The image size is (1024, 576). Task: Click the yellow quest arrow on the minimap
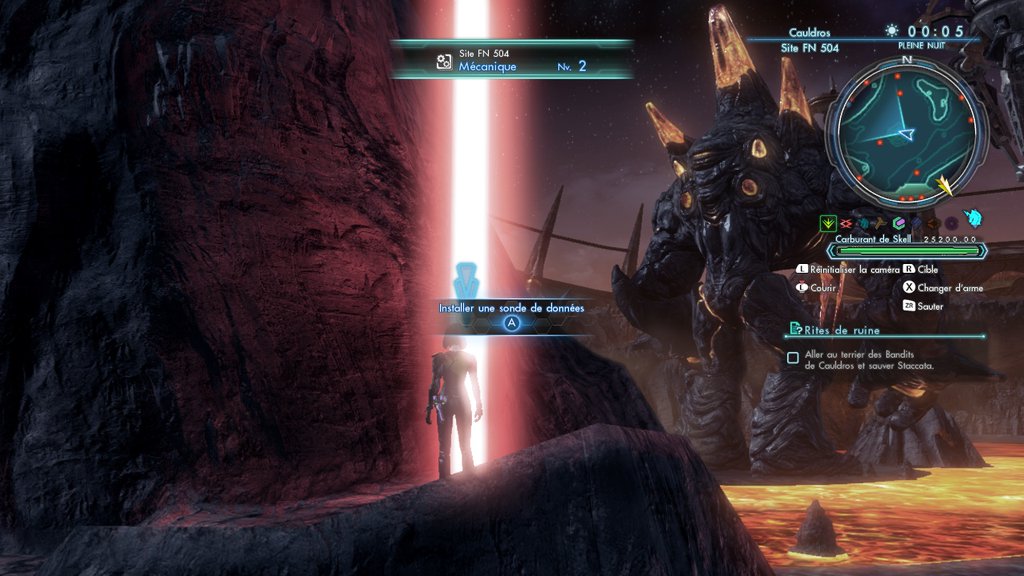945,185
